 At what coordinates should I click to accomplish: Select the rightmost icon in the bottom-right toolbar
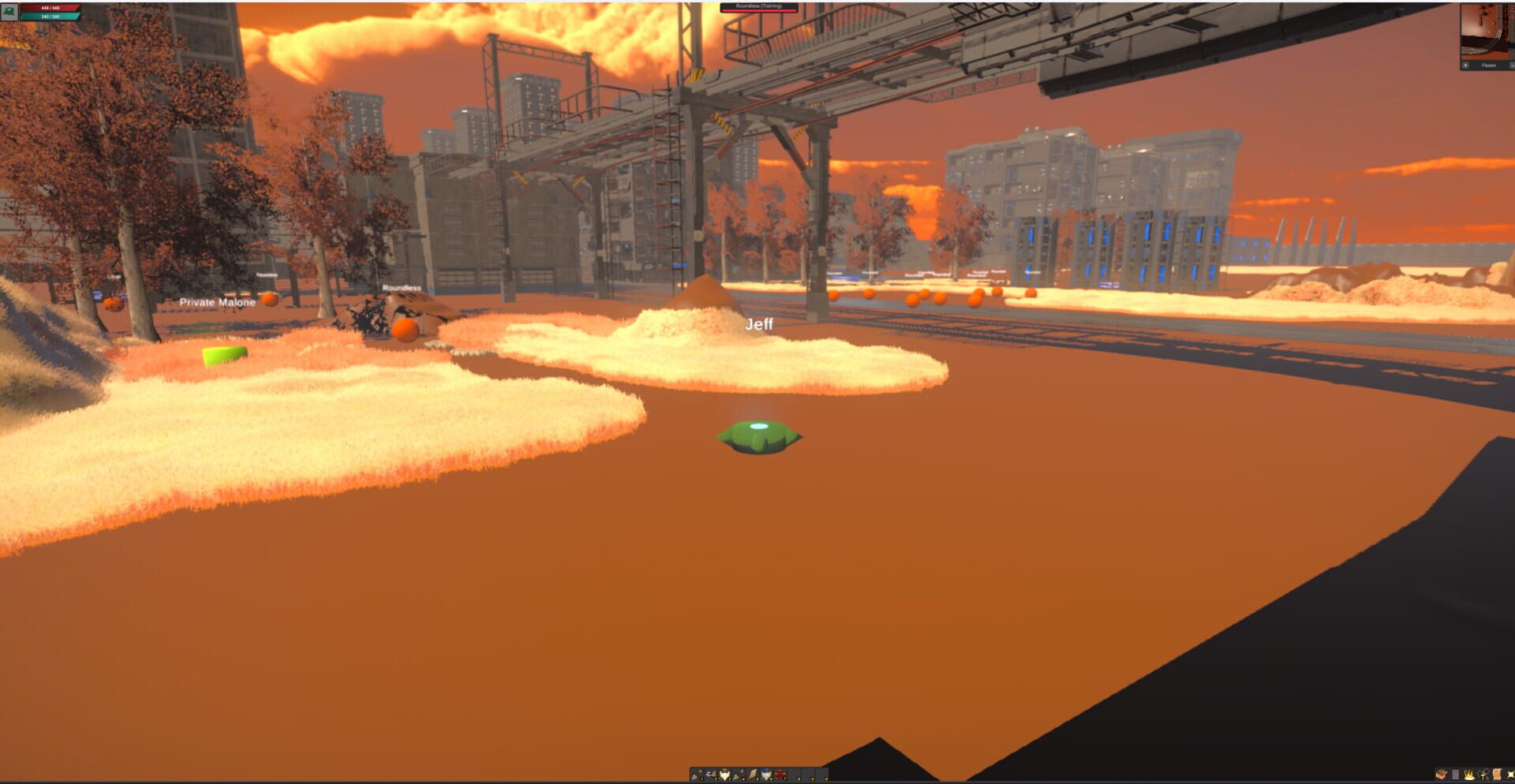[x=1512, y=775]
